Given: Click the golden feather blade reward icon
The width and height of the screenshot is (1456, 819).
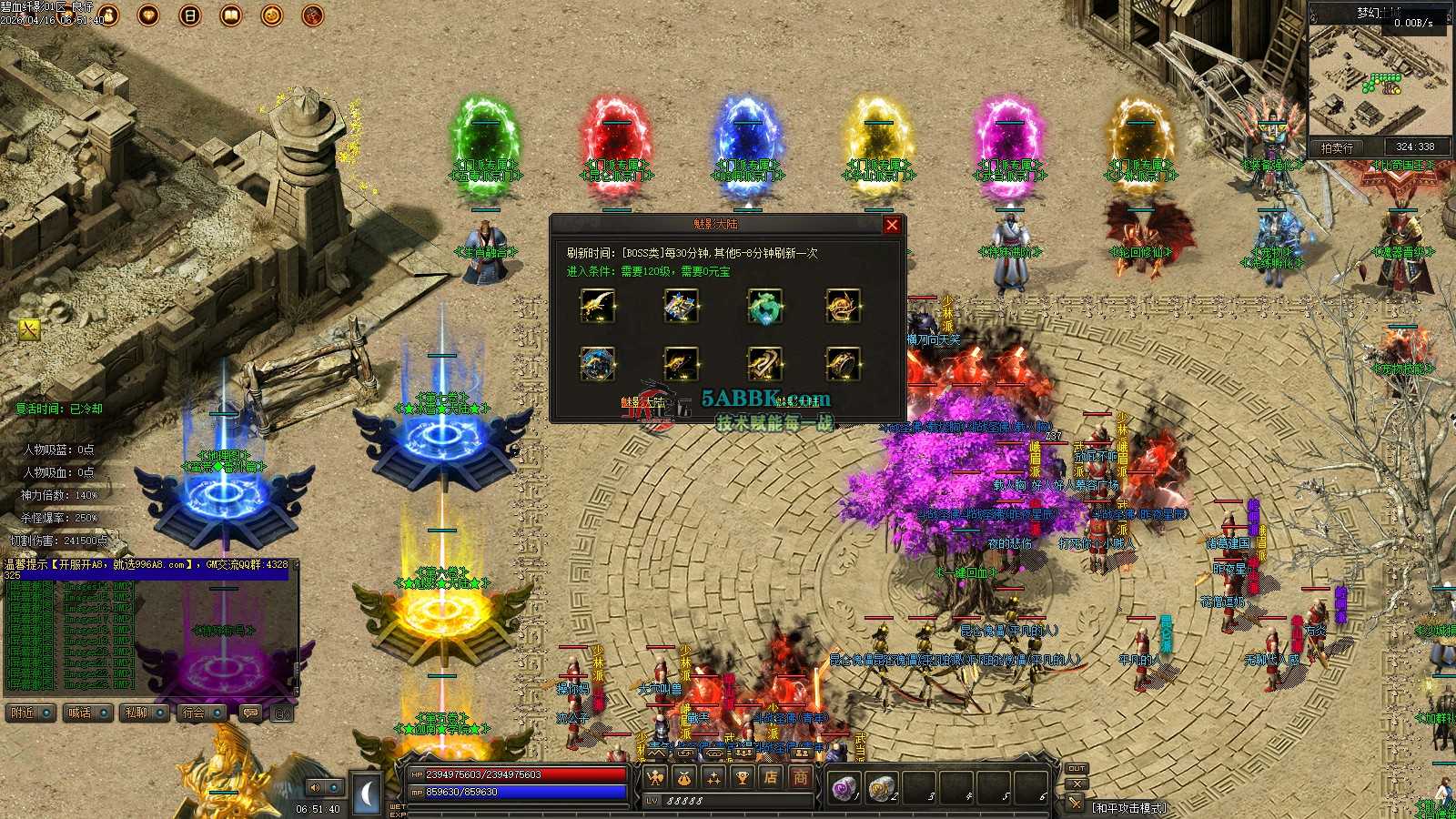Looking at the screenshot, I should click(597, 307).
